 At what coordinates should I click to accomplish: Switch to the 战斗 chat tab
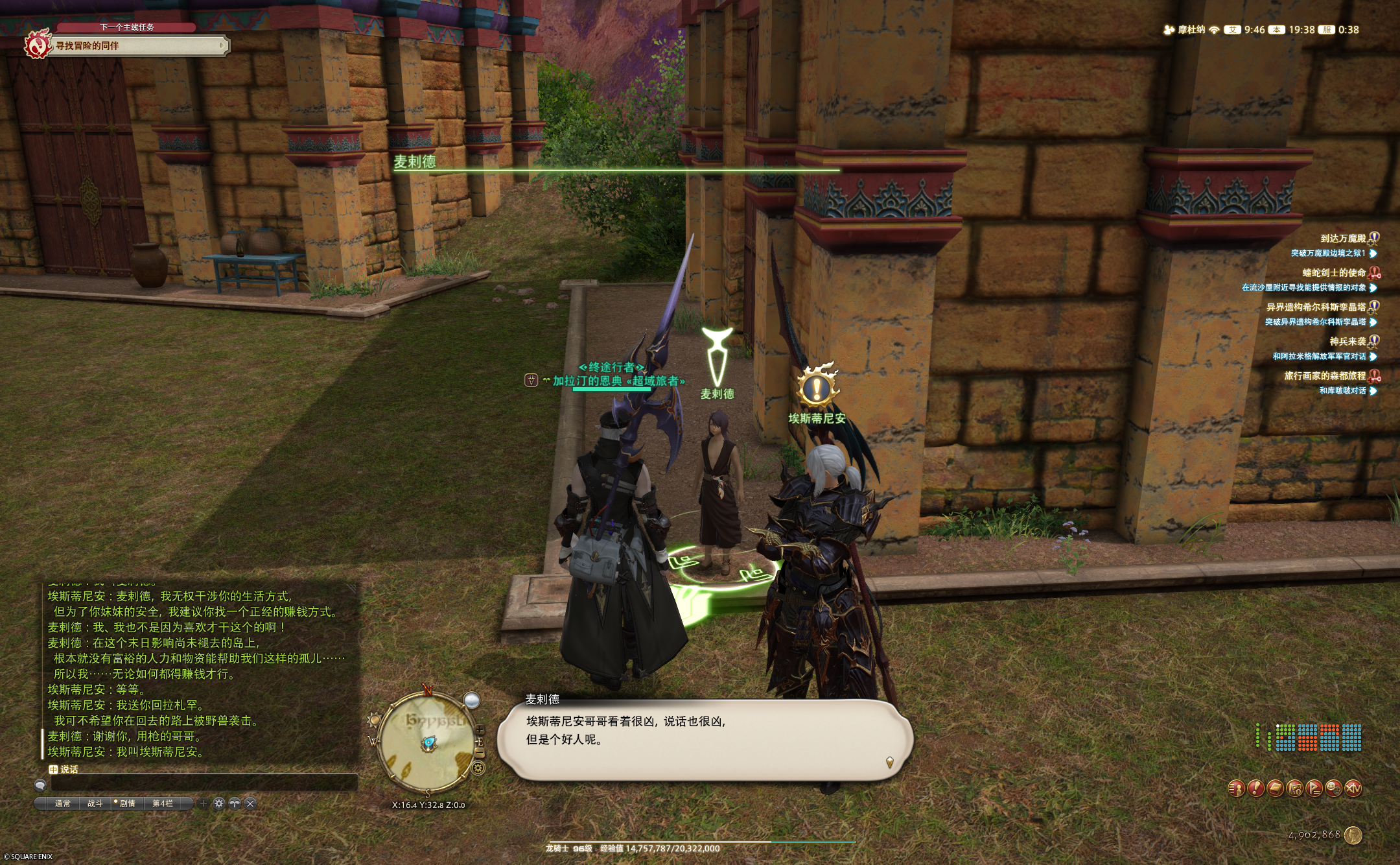point(95,803)
